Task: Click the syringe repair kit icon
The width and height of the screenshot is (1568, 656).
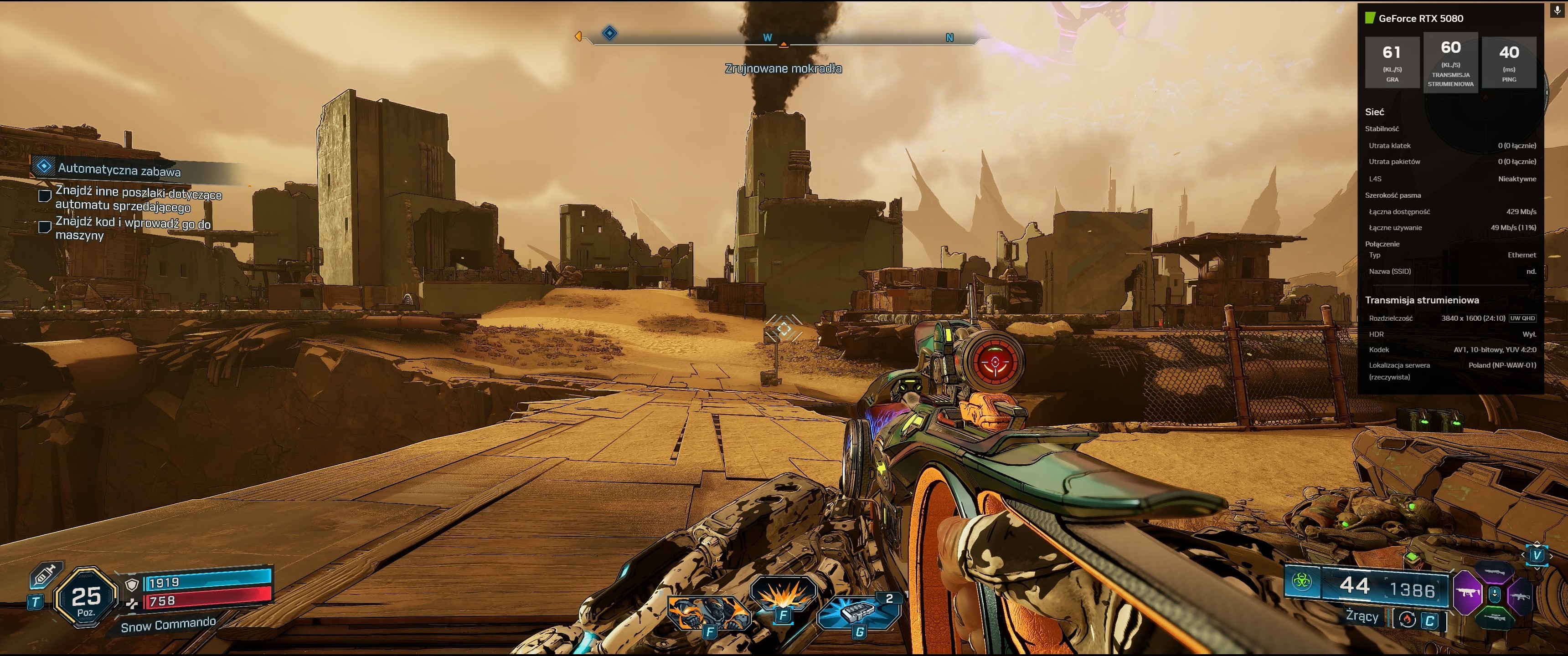Action: coord(44,575)
